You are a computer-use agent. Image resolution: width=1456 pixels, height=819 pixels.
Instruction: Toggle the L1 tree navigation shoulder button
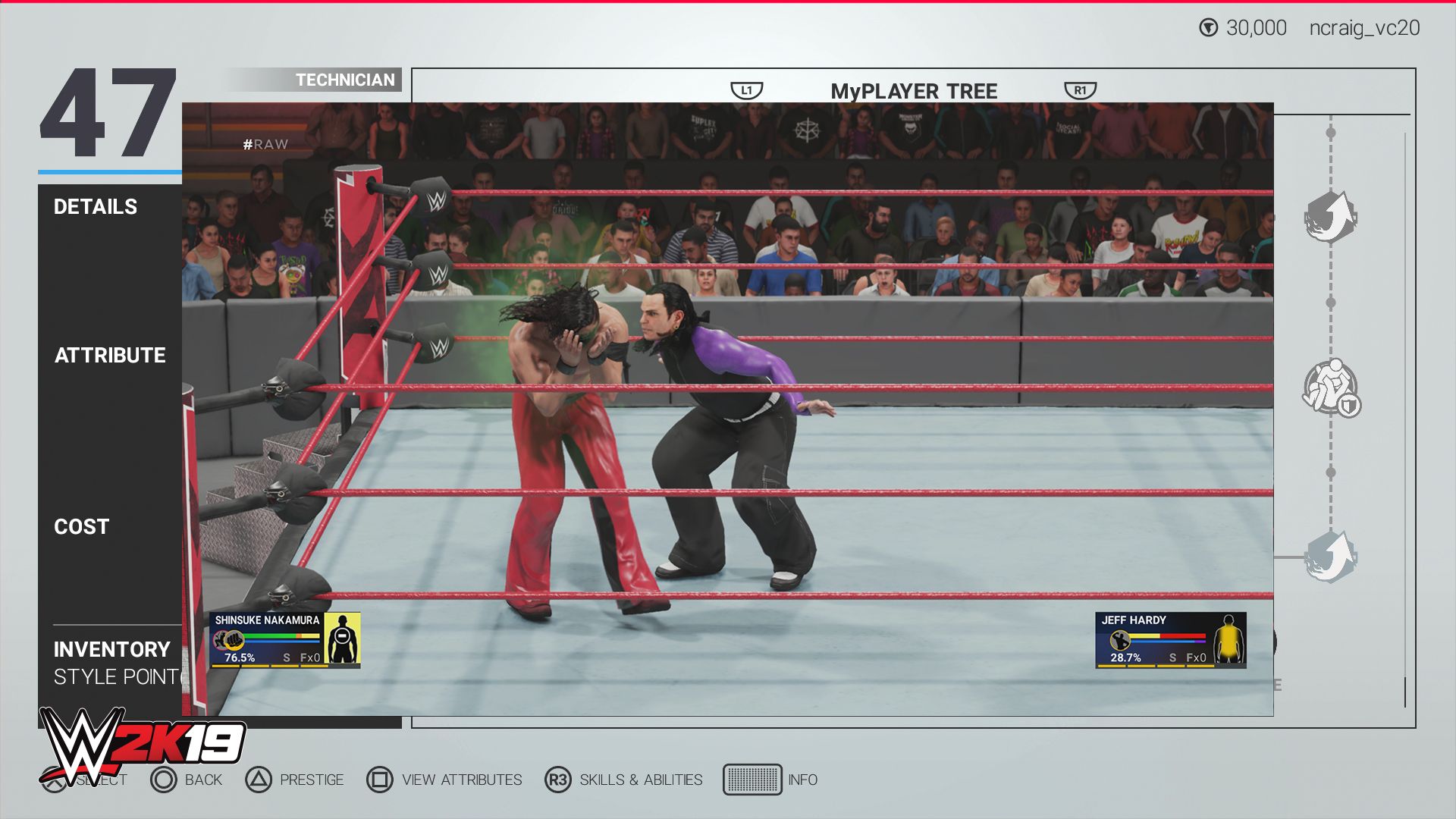point(746,88)
